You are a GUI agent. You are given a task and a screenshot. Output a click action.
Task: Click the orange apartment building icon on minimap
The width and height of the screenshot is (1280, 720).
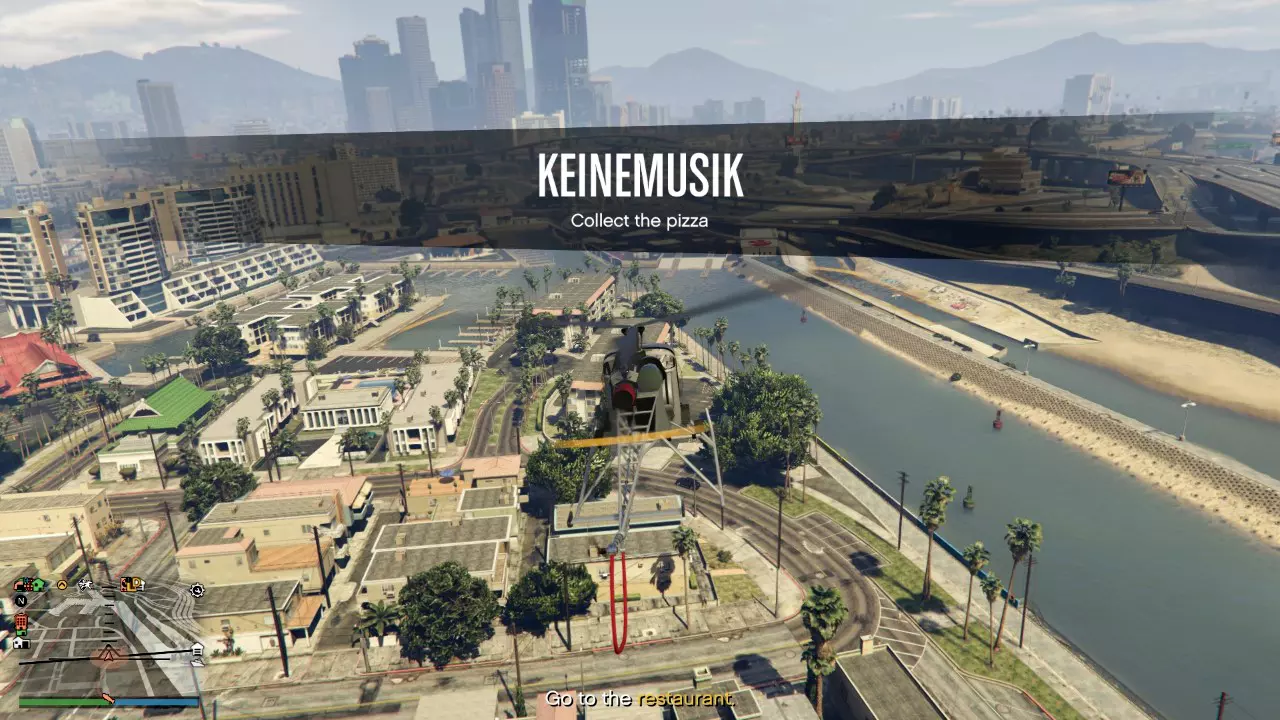pyautogui.click(x=21, y=622)
